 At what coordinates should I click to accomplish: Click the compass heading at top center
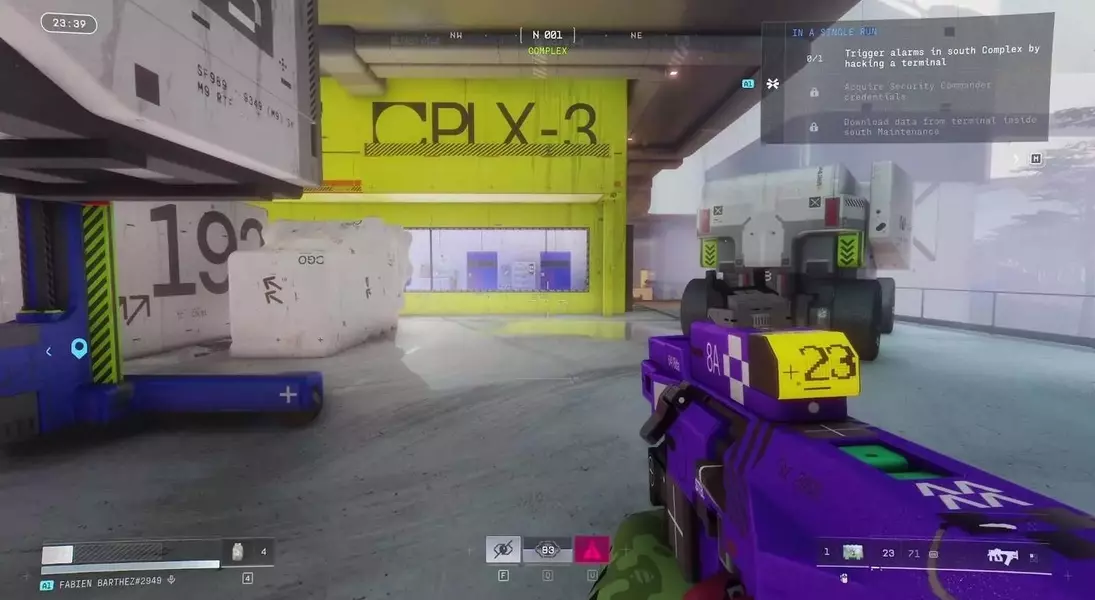pos(547,35)
